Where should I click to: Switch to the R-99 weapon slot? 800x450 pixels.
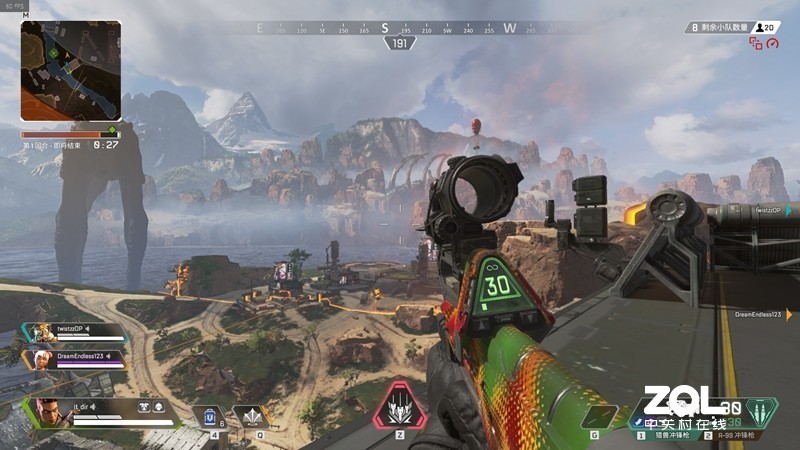point(738,434)
